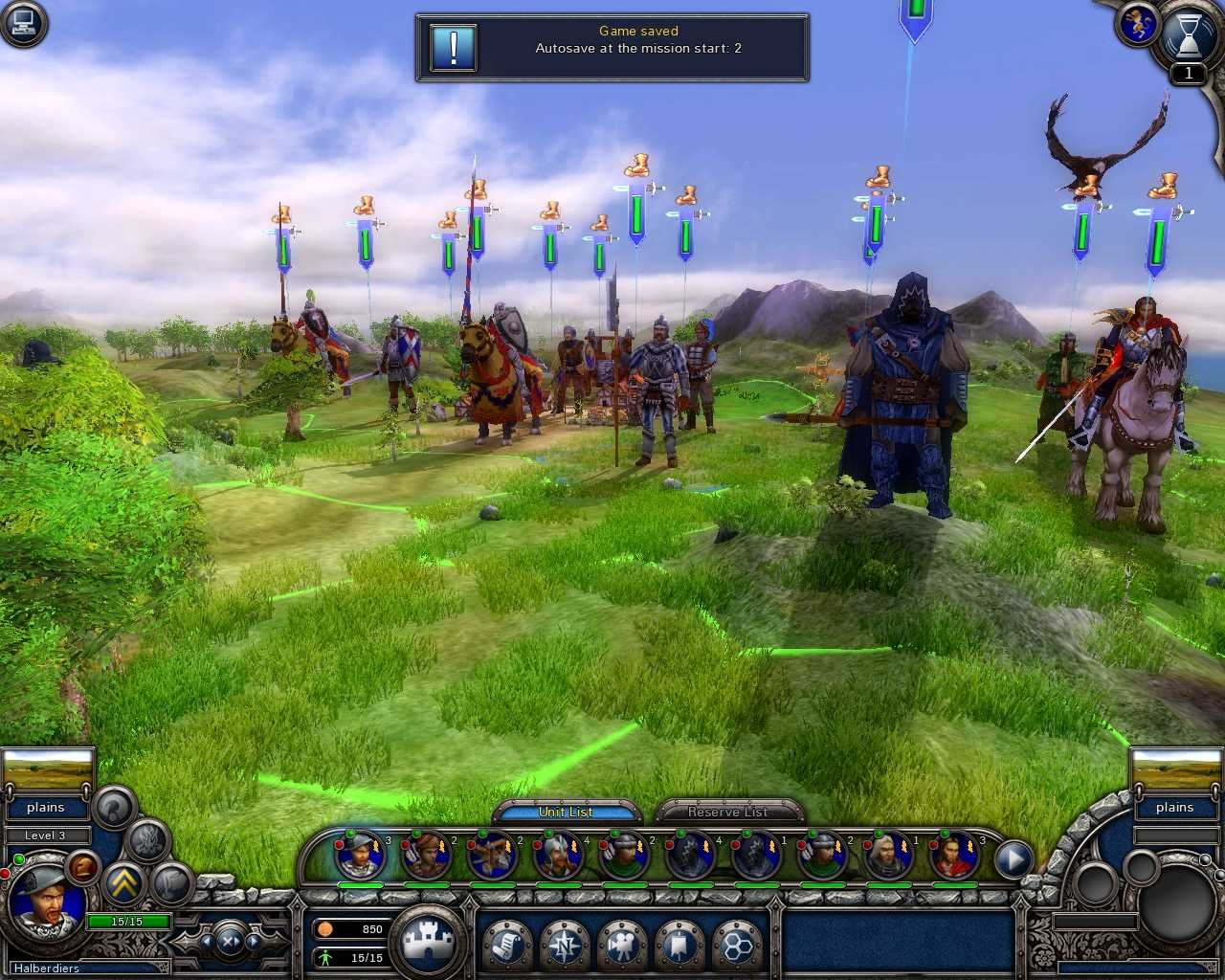Expand the unit list with the blue arrow button
The height and width of the screenshot is (980, 1225).
pos(1013,859)
